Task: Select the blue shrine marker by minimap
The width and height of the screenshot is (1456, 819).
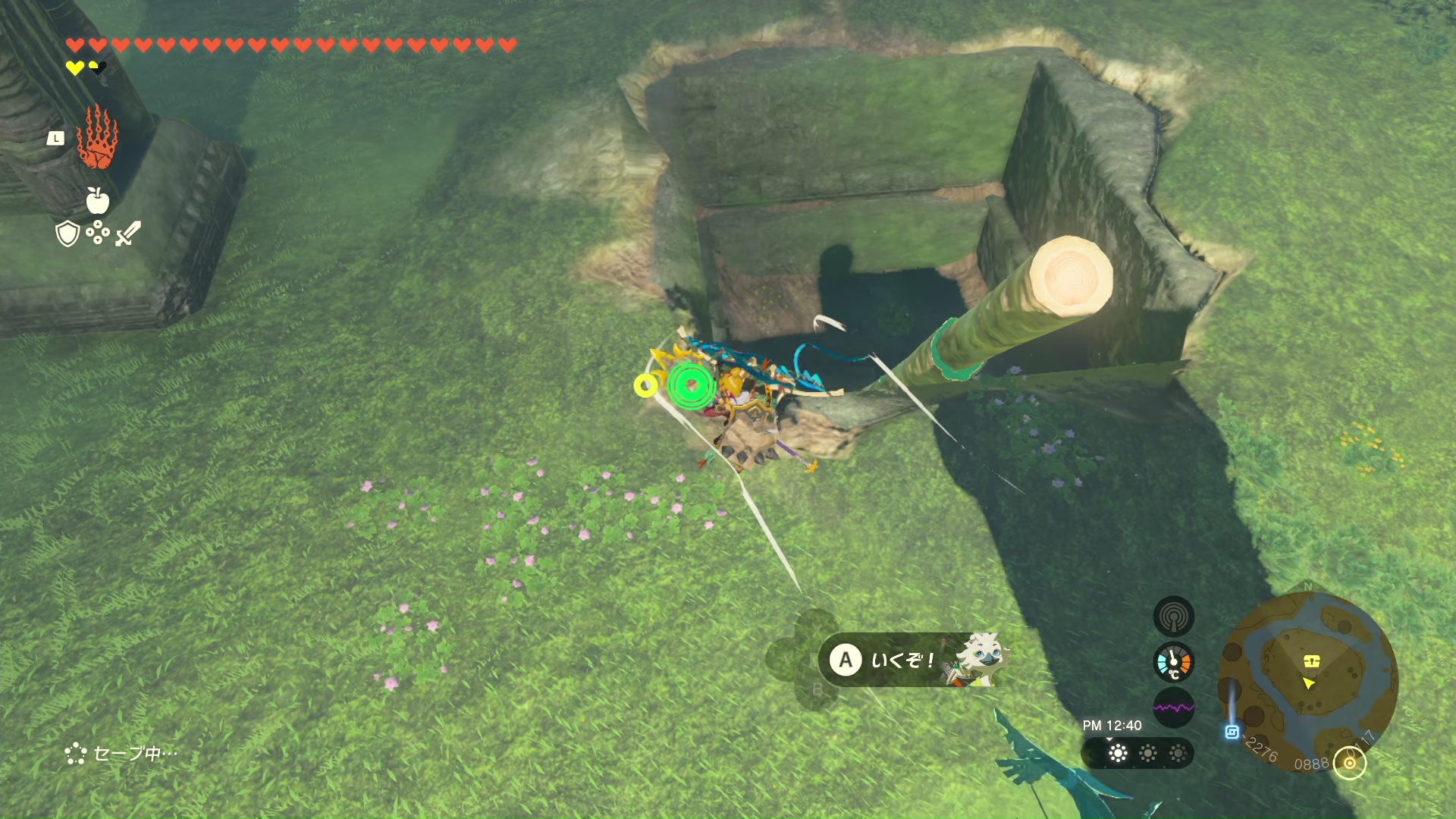Action: [1232, 732]
